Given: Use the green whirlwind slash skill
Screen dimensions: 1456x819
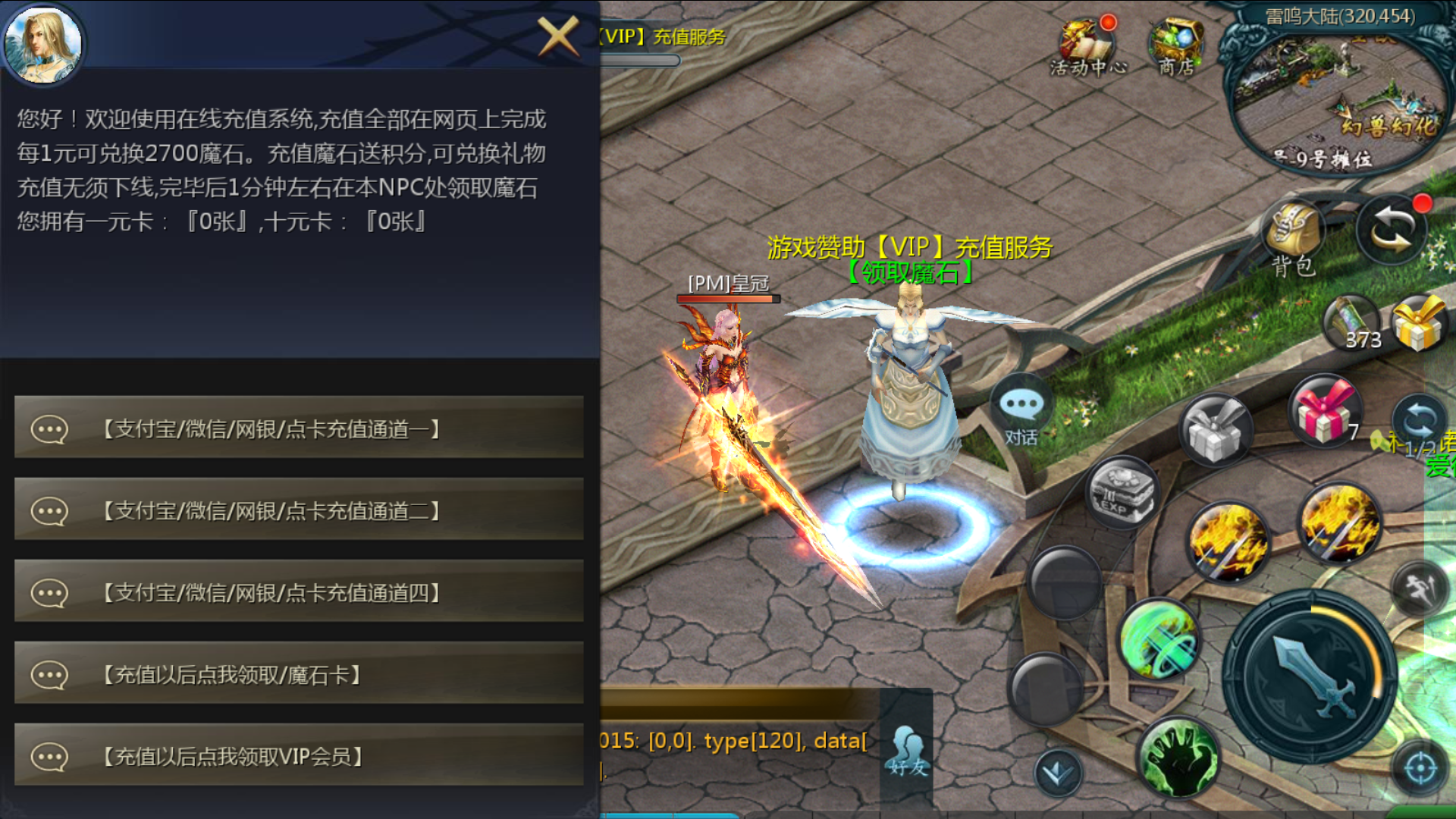Looking at the screenshot, I should 1159,639.
